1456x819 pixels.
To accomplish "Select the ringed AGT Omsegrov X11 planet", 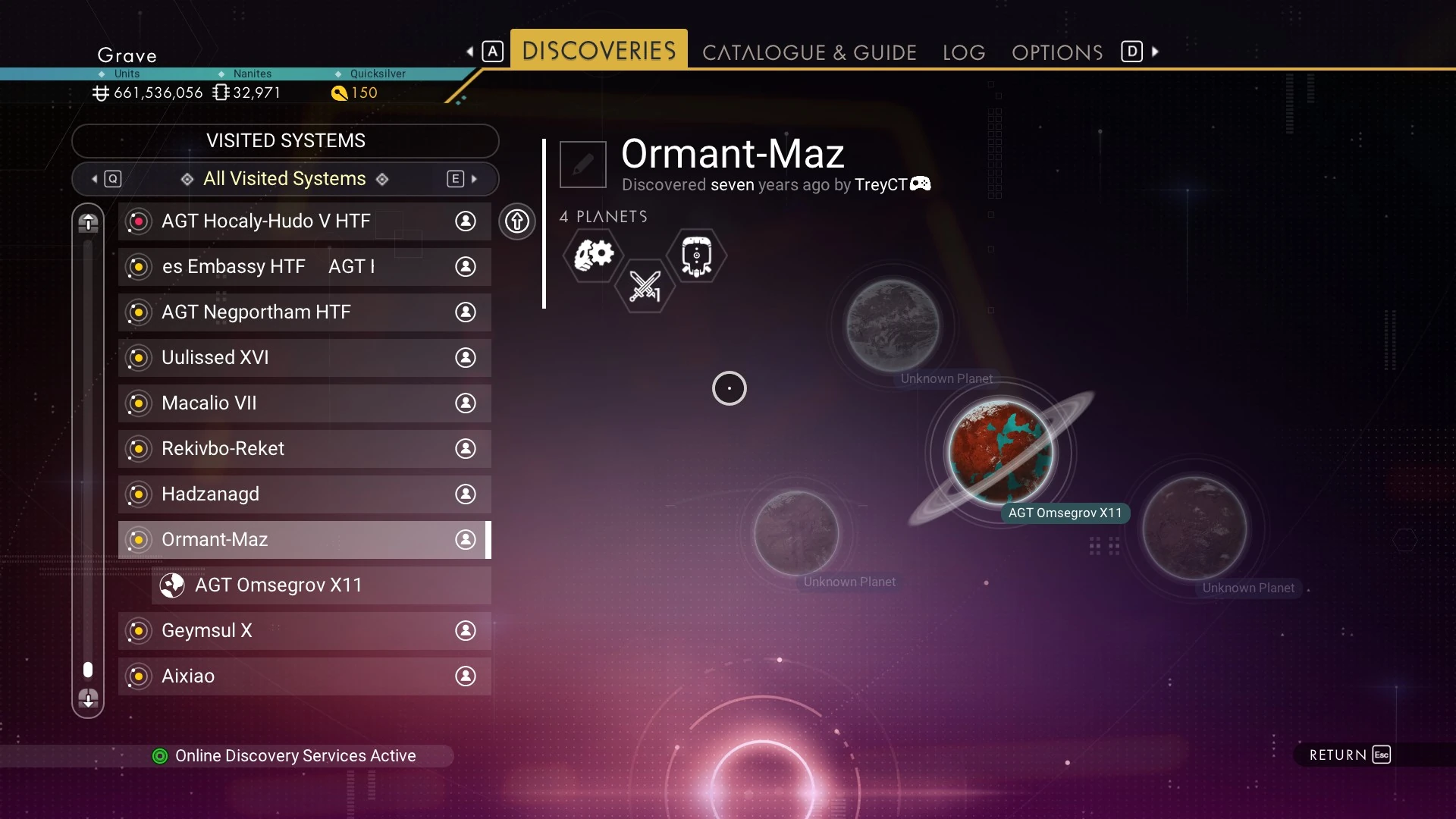I will pyautogui.click(x=1000, y=453).
